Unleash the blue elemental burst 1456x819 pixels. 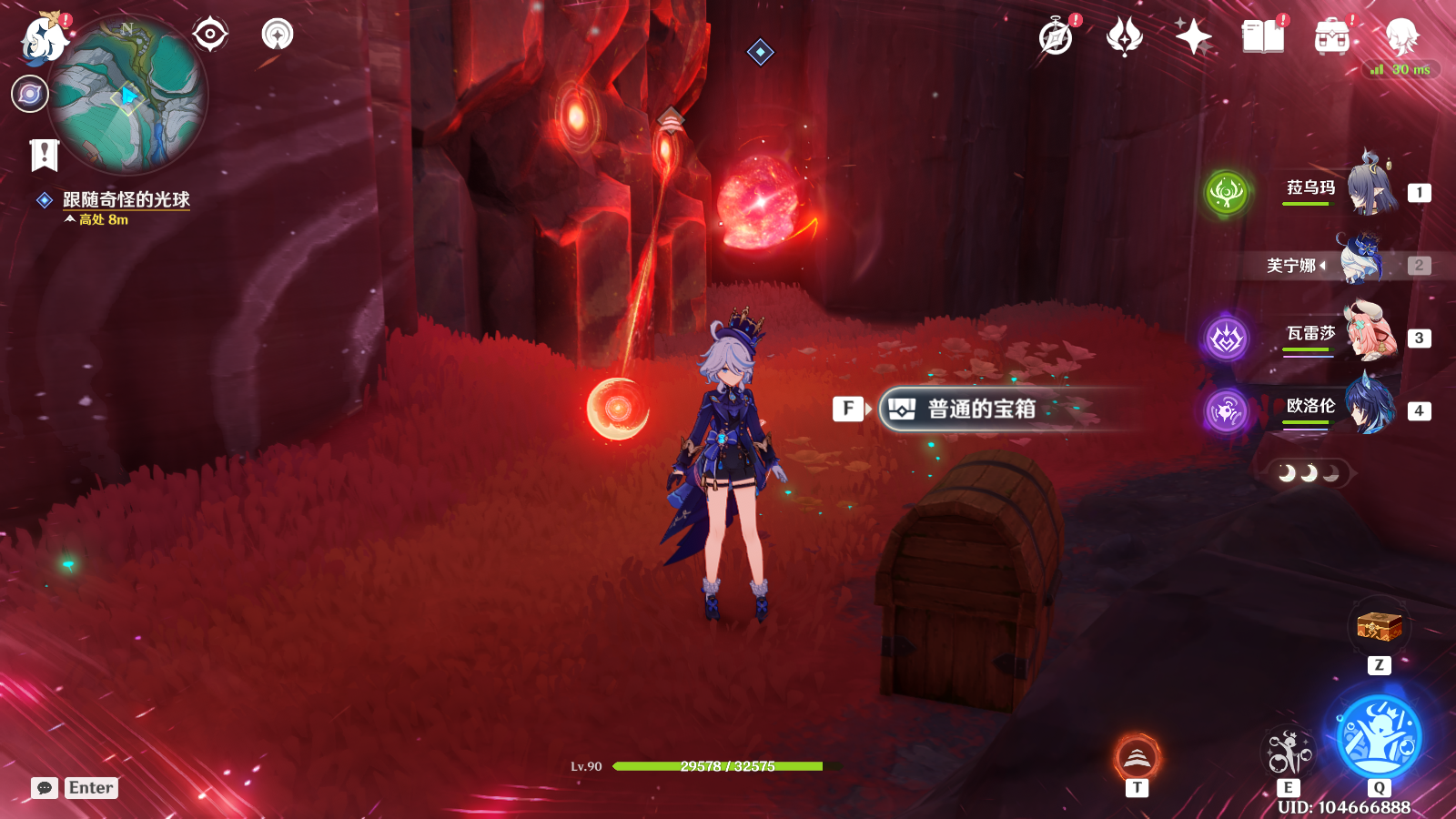click(1379, 737)
